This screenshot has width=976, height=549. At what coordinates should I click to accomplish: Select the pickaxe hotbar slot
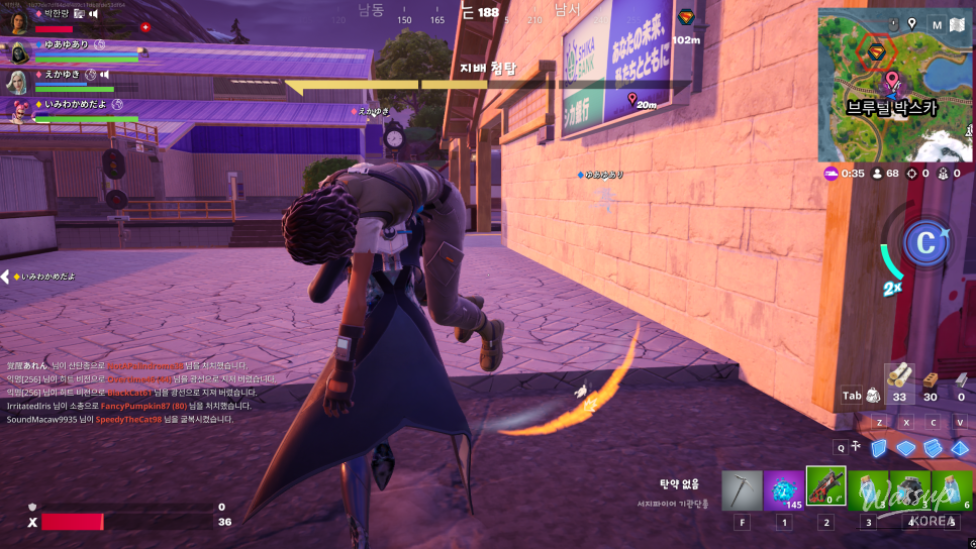coord(742,489)
